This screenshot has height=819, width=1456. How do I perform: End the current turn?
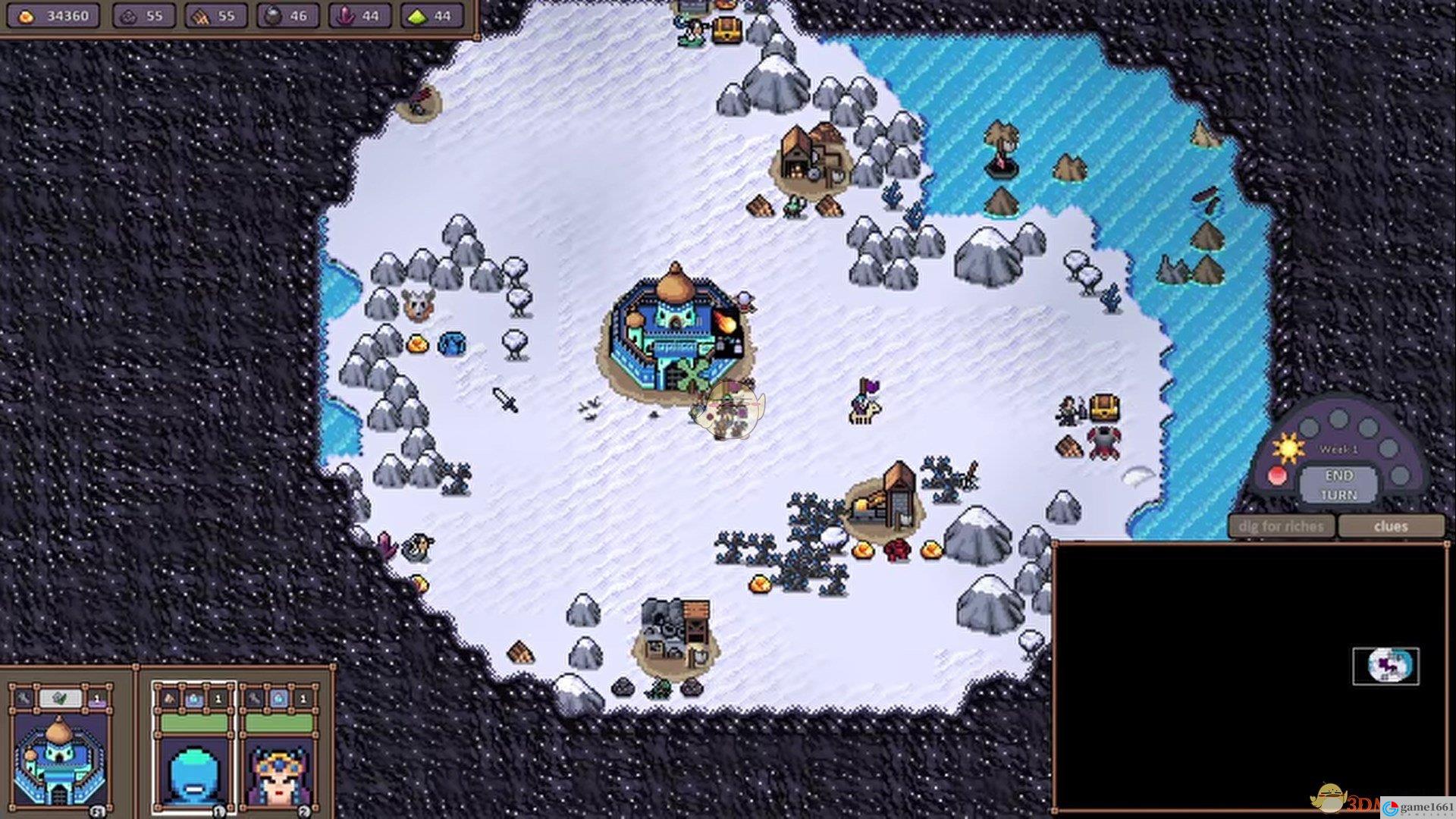pos(1338,485)
